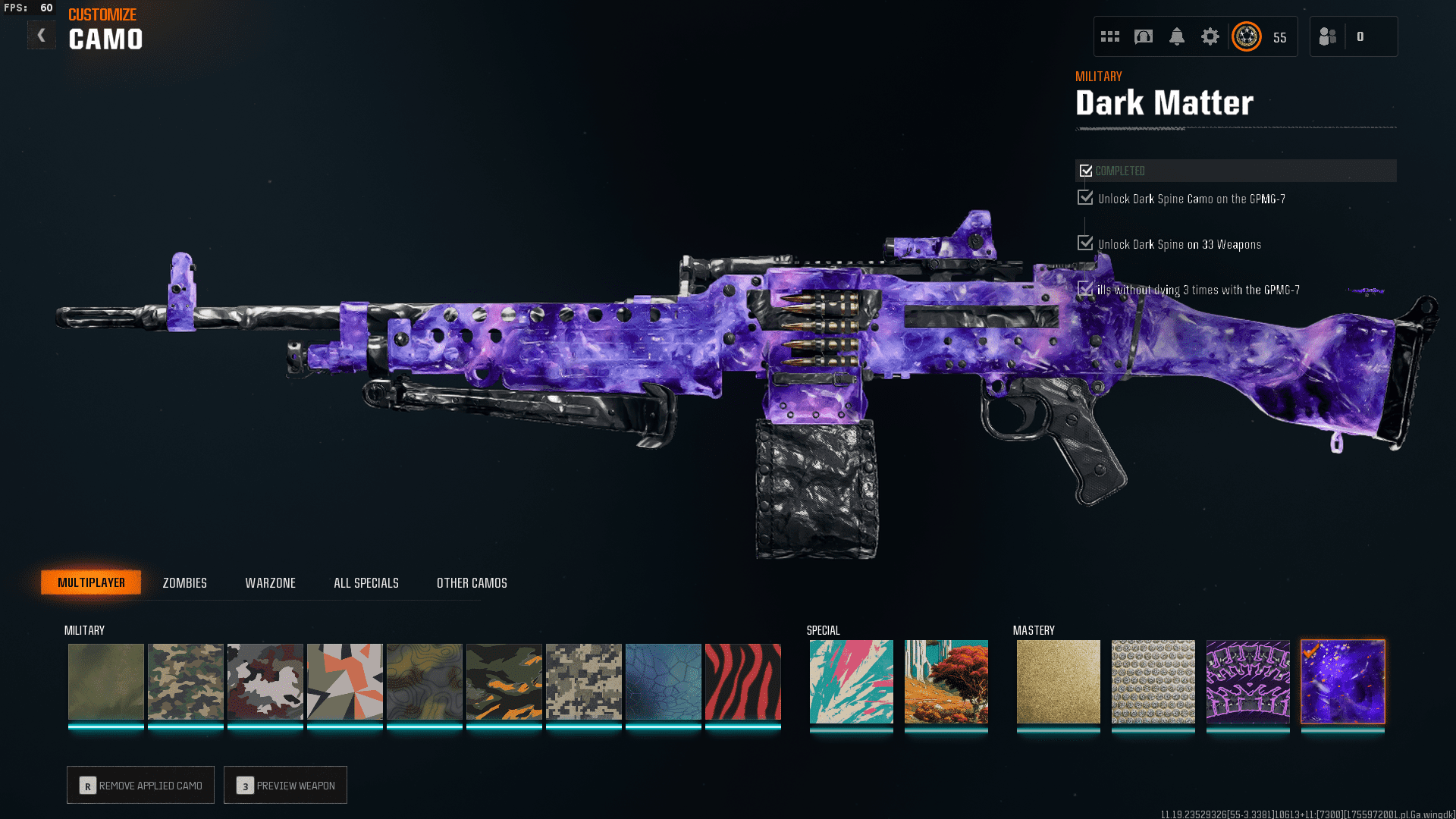Select the Other Camos tab
The height and width of the screenshot is (819, 1456).
[472, 582]
